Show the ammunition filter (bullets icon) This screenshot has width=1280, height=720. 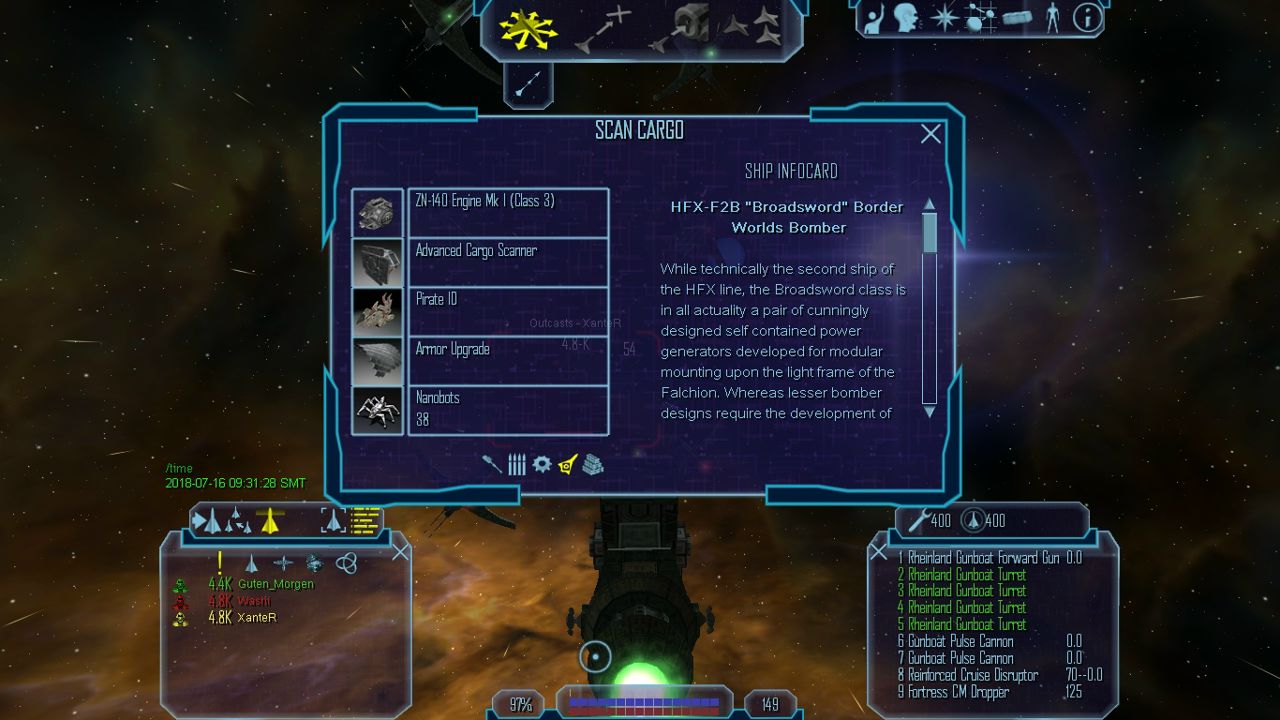click(517, 464)
